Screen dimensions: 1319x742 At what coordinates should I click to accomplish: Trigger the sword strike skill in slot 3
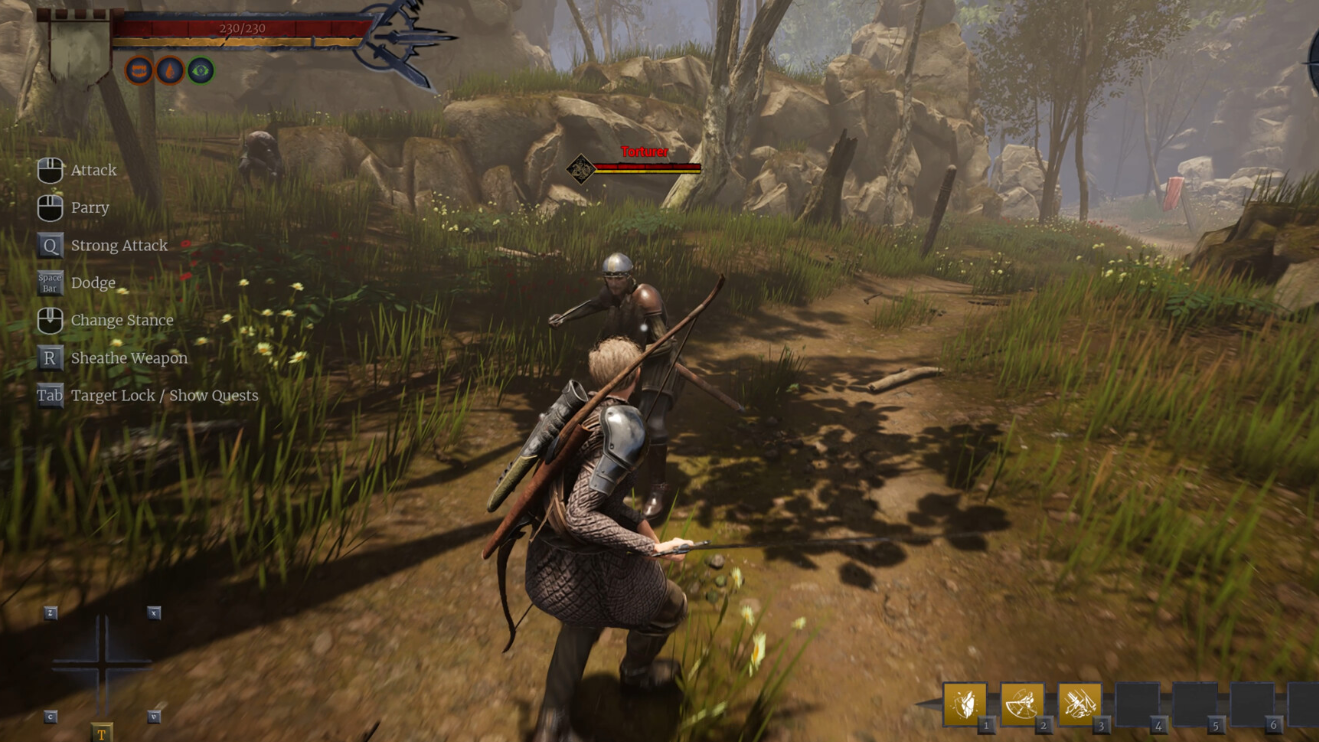pos(1080,704)
